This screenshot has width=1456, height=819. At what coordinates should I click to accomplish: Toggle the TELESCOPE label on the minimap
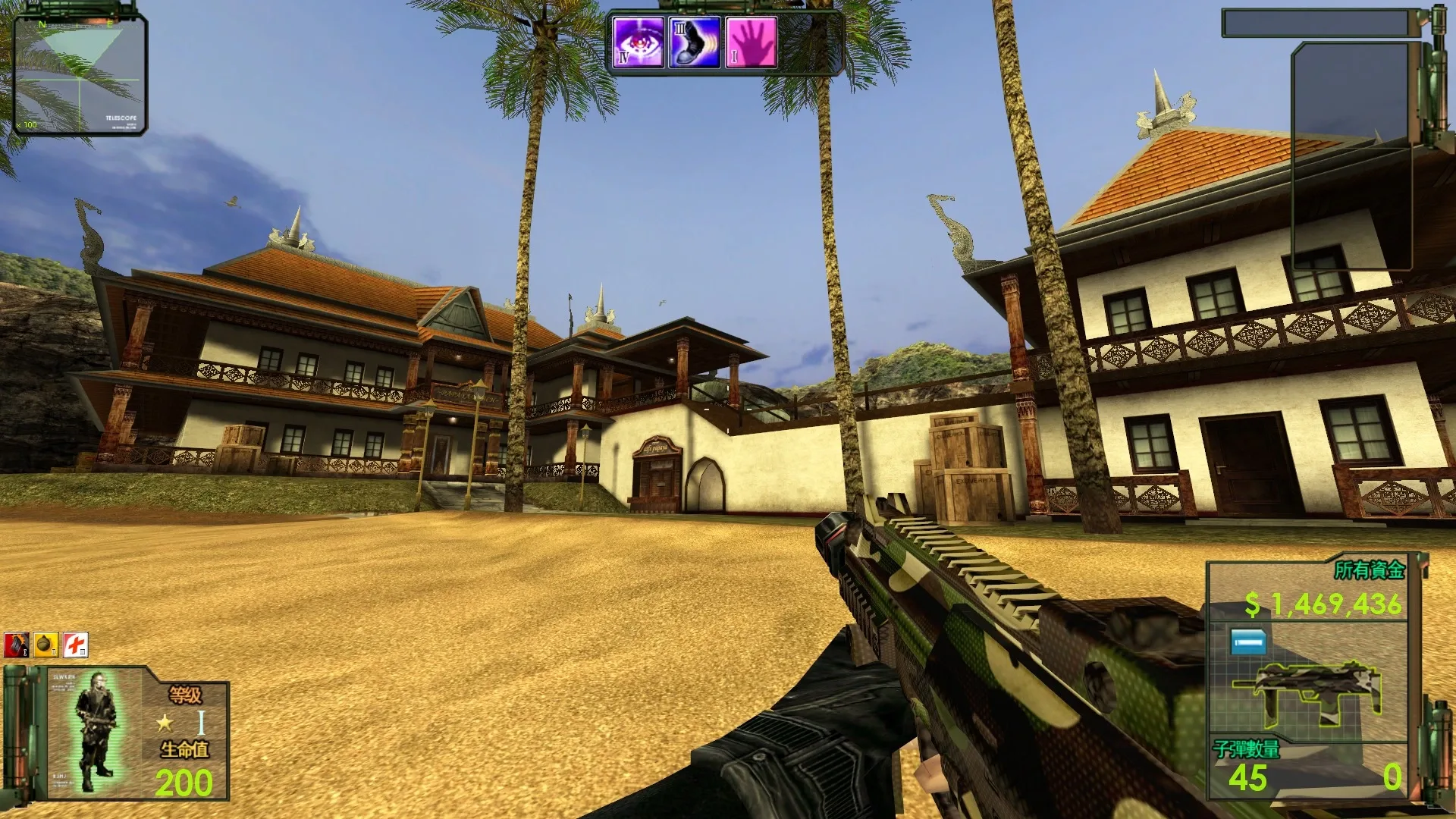coord(121,118)
